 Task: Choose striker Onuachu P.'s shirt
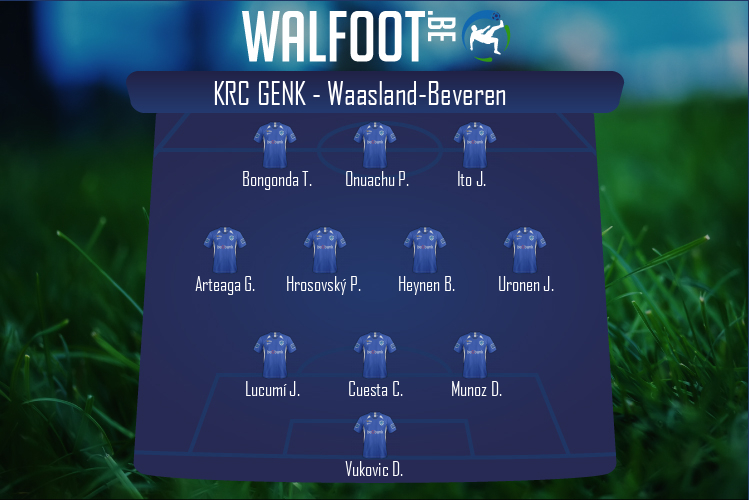pyautogui.click(x=375, y=145)
